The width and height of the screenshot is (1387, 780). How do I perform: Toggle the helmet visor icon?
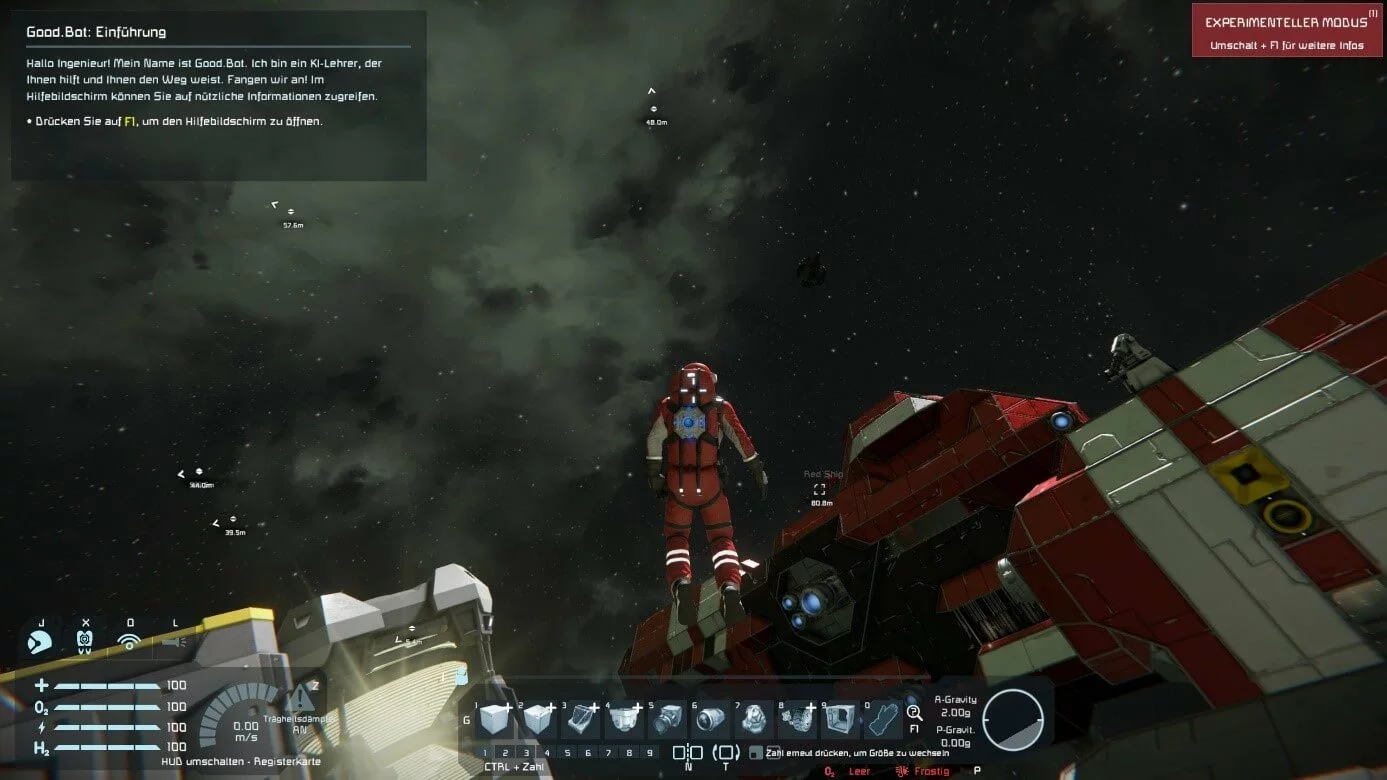(x=41, y=641)
